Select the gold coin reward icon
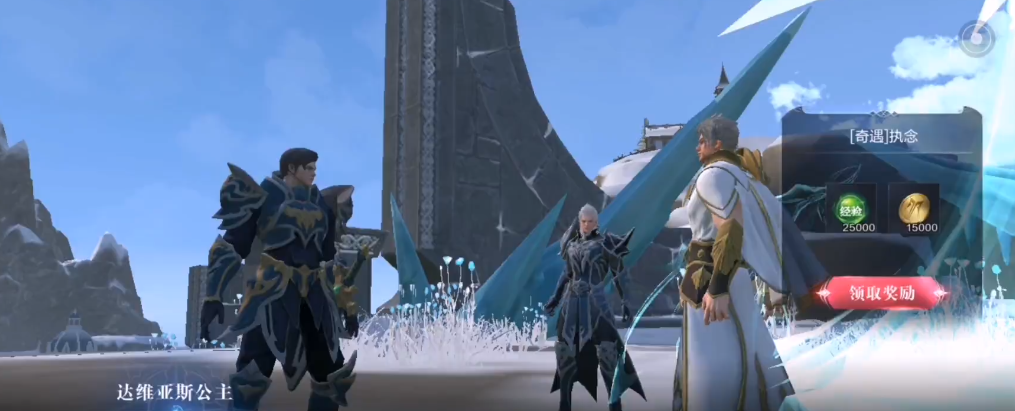Screen dimensions: 1015x411 coord(913,207)
